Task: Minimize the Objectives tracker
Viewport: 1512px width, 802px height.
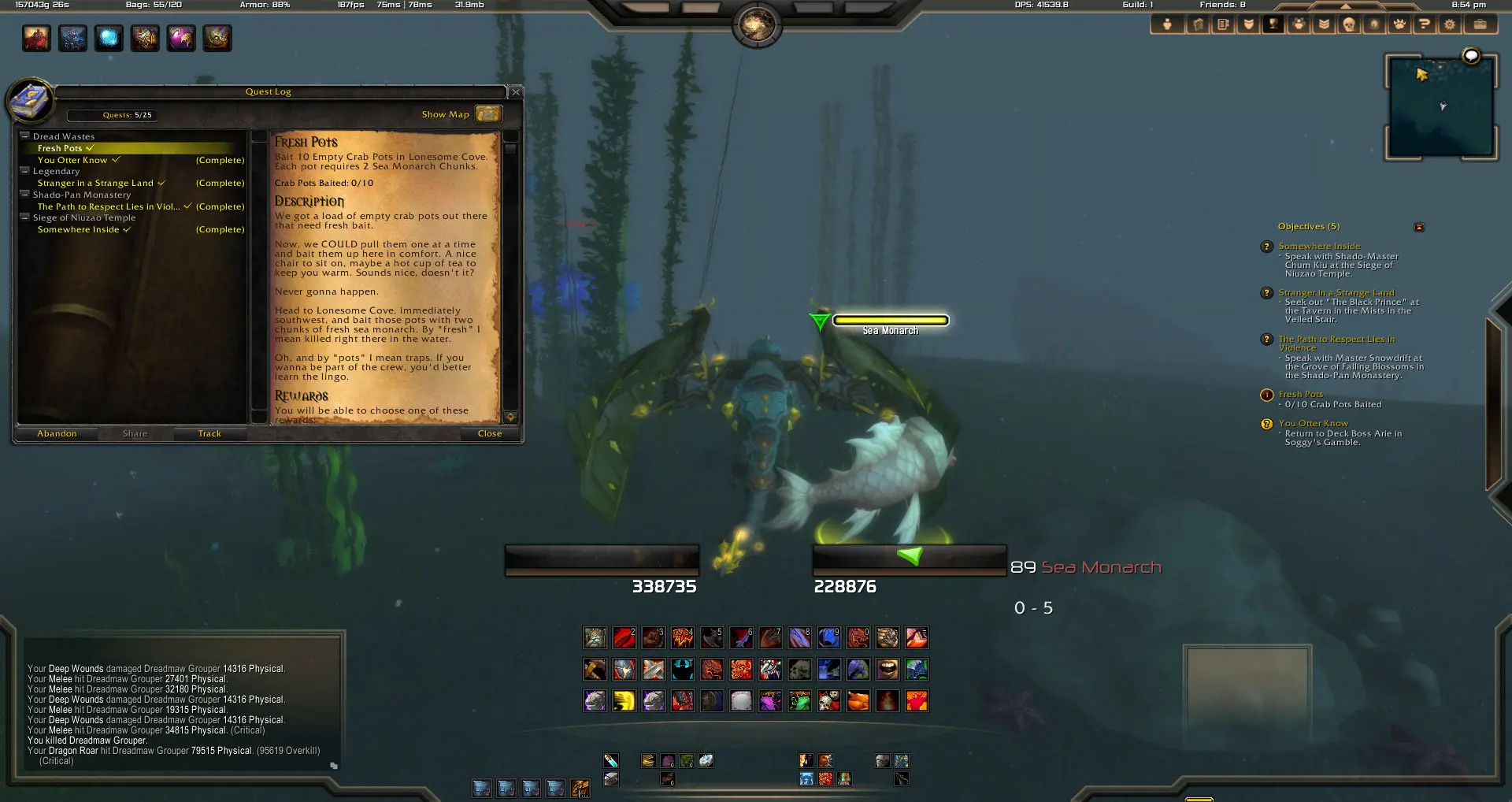Action: tap(1419, 227)
